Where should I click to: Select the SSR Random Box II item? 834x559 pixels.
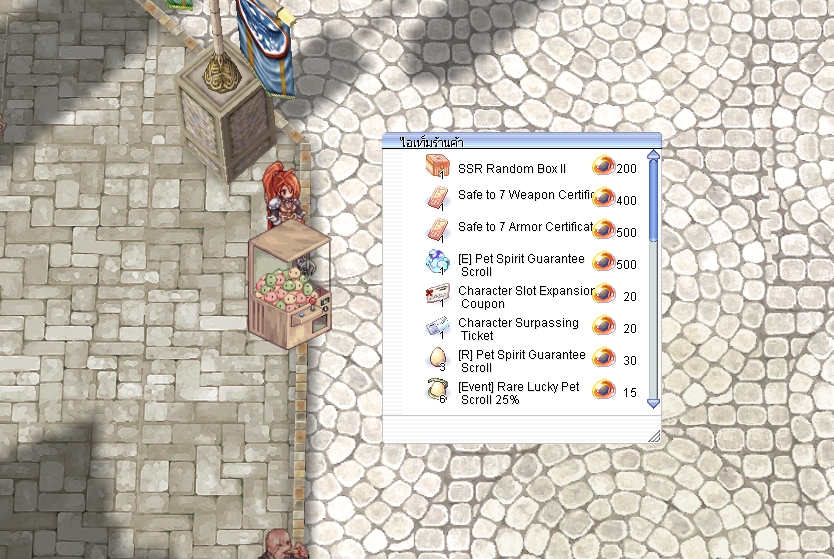coord(512,169)
